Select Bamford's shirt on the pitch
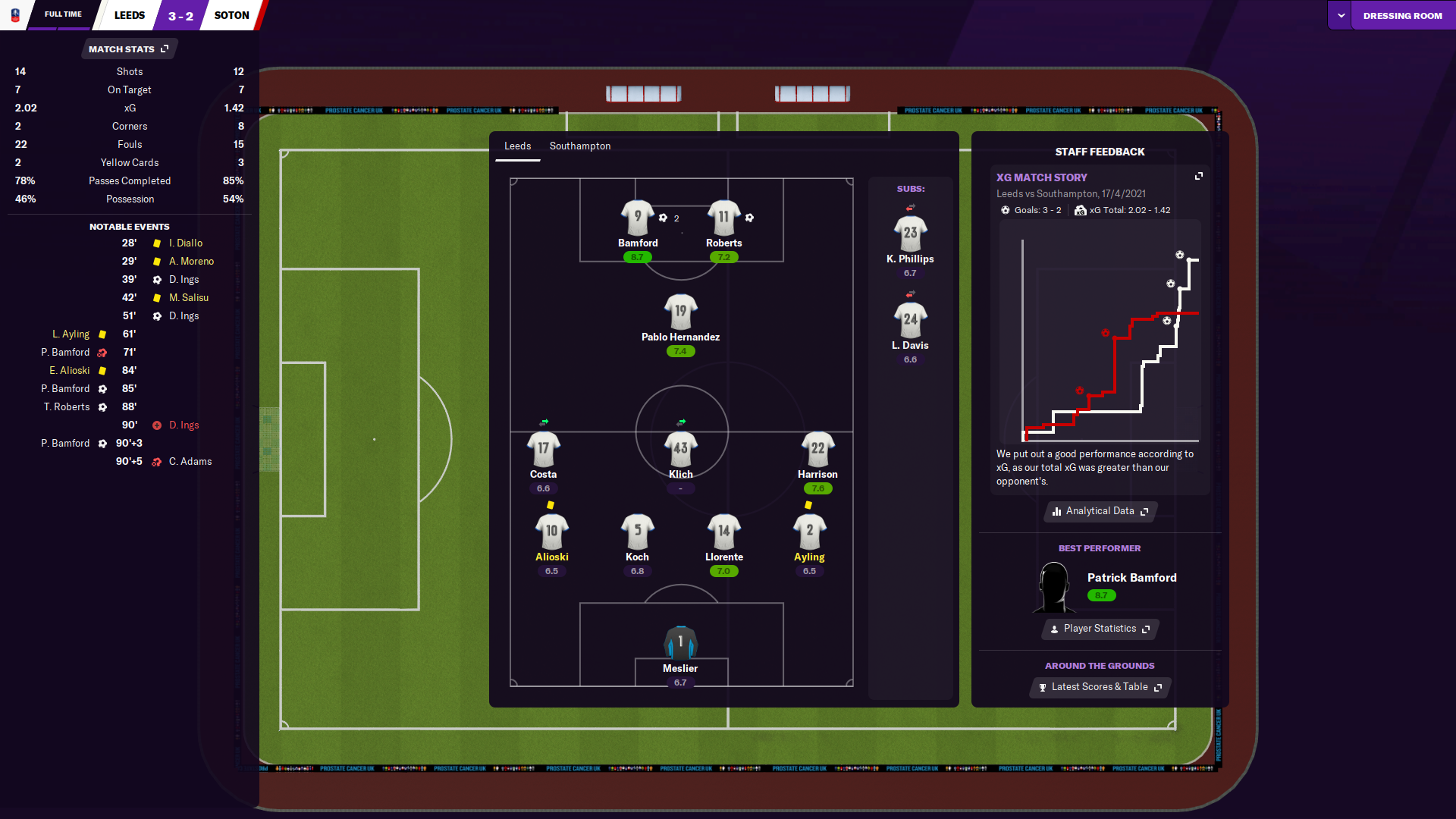 point(637,218)
